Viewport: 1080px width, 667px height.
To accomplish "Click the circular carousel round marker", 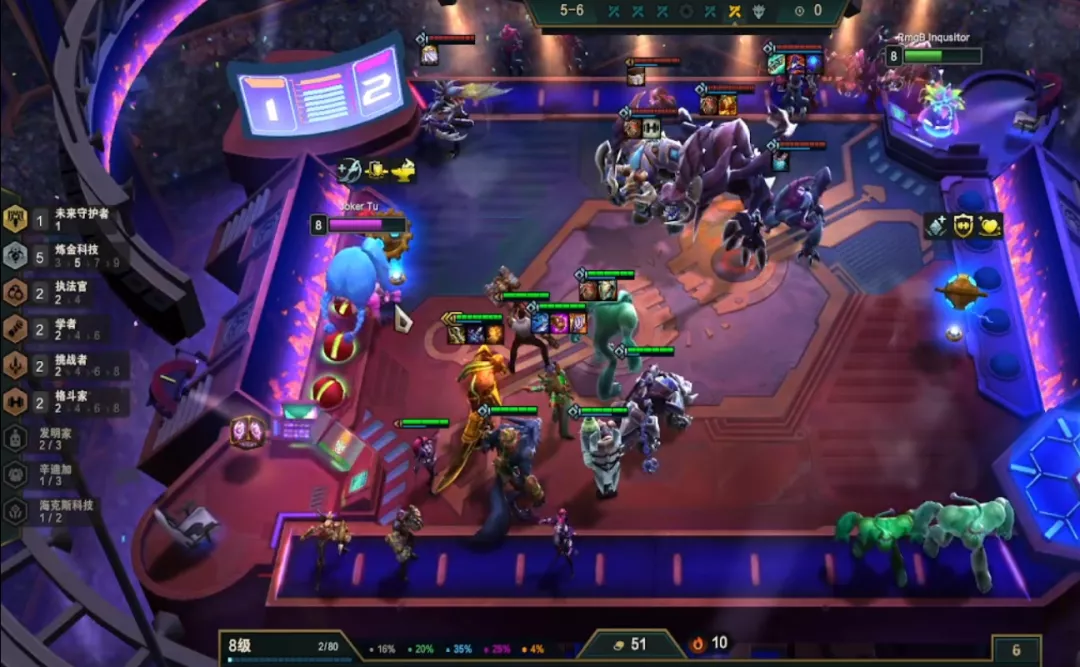I will (x=686, y=11).
